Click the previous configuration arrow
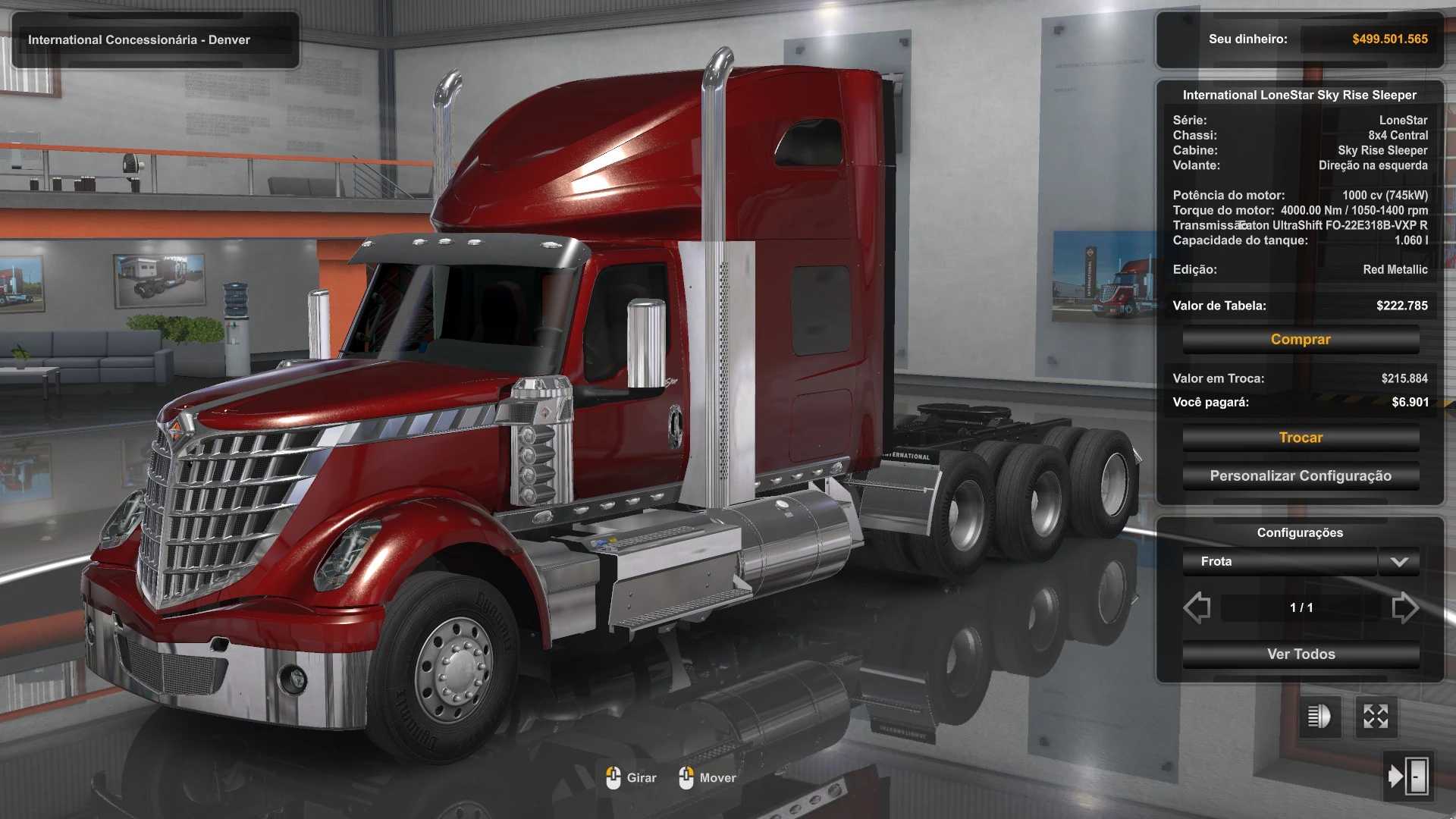 (1197, 607)
